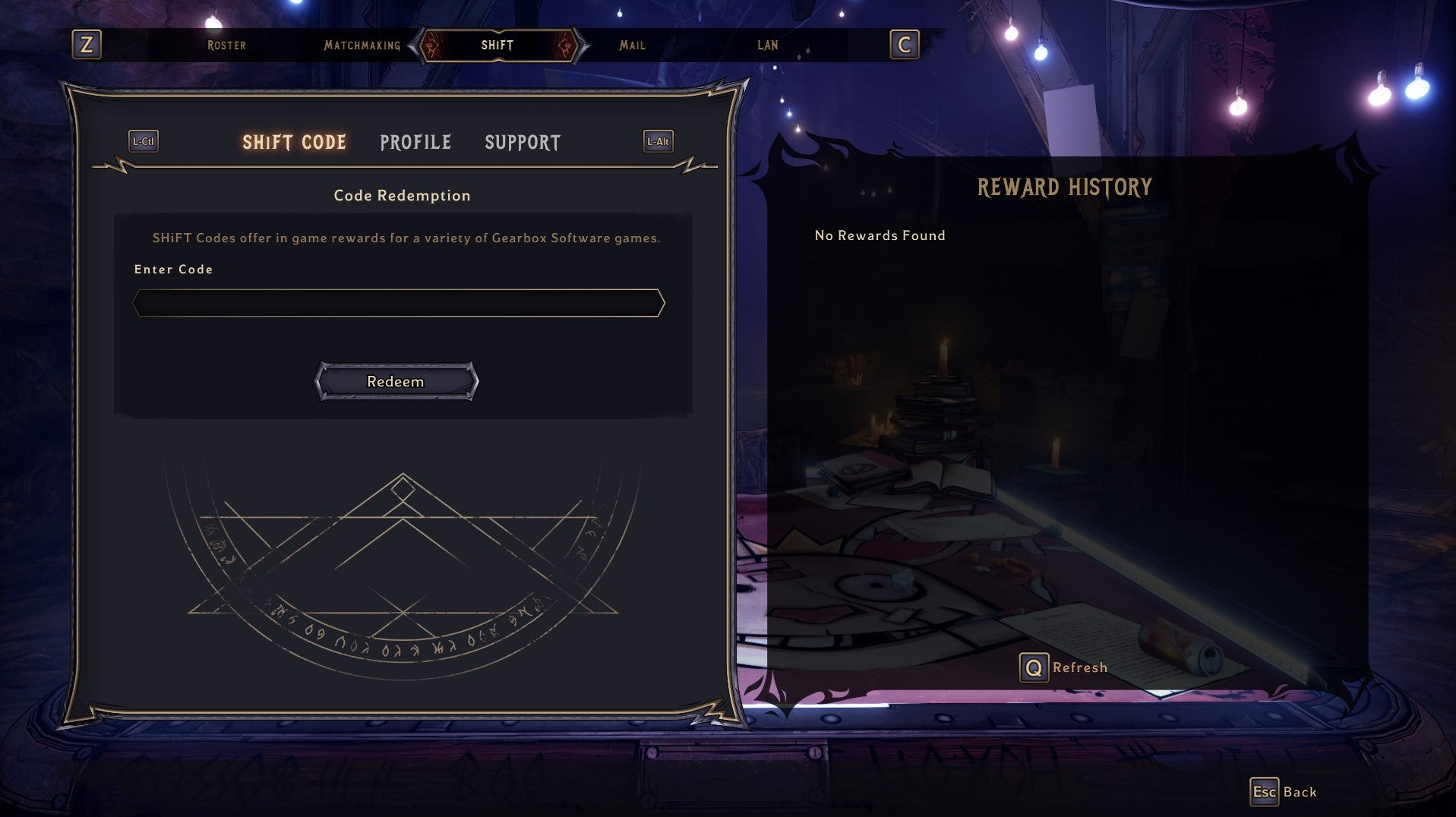Switch to the LAN section
The height and width of the screenshot is (817, 1456).
[767, 46]
